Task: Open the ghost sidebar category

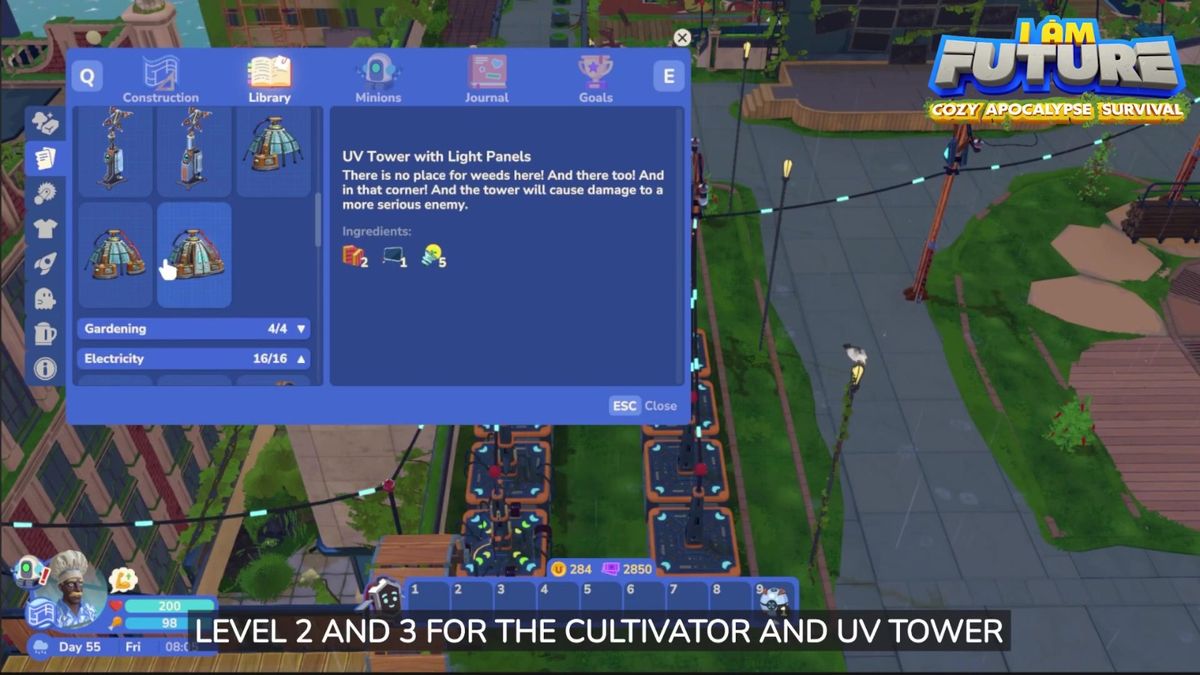Action: pyautogui.click(x=45, y=298)
